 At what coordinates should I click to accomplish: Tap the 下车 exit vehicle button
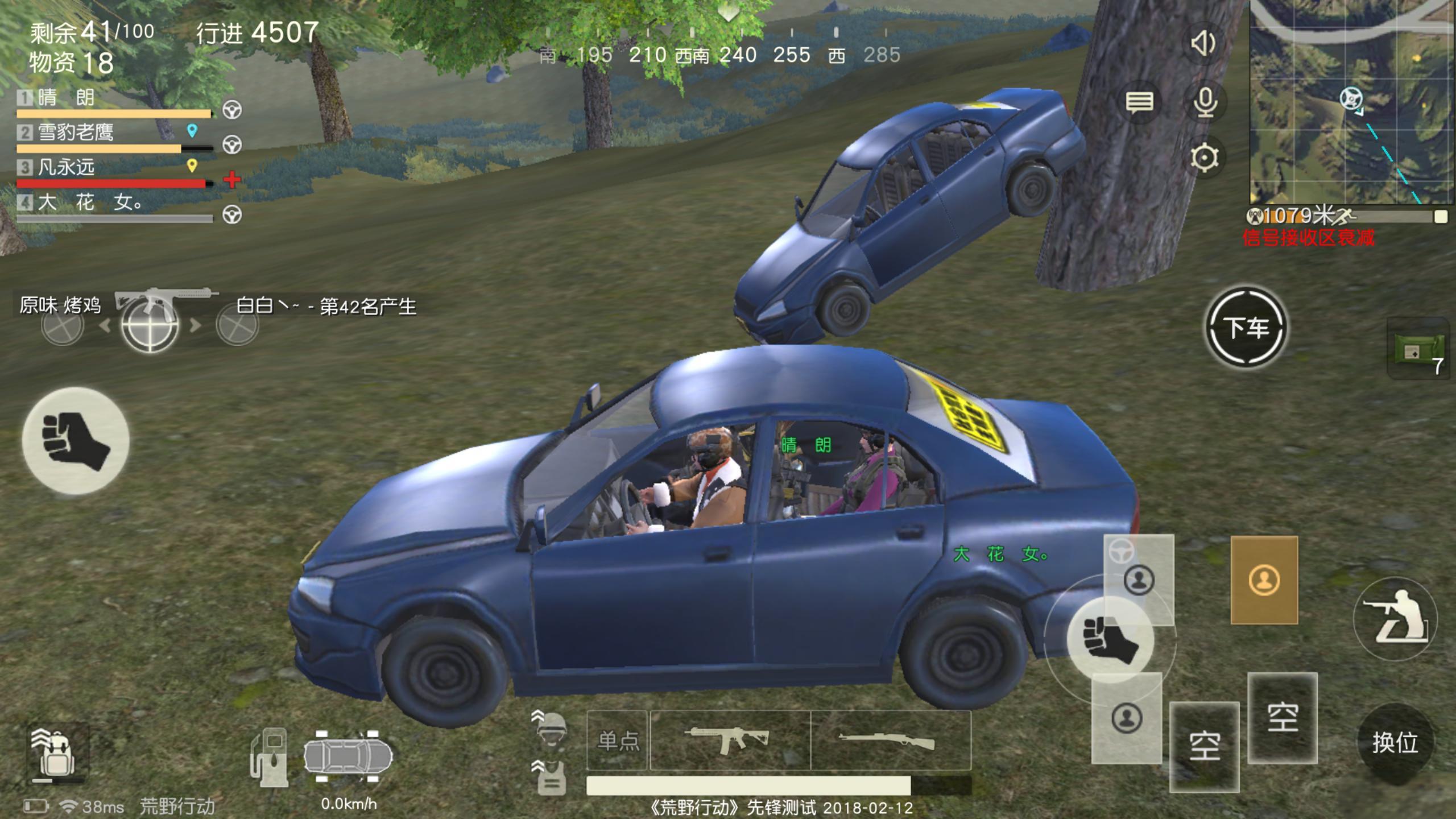(1246, 328)
